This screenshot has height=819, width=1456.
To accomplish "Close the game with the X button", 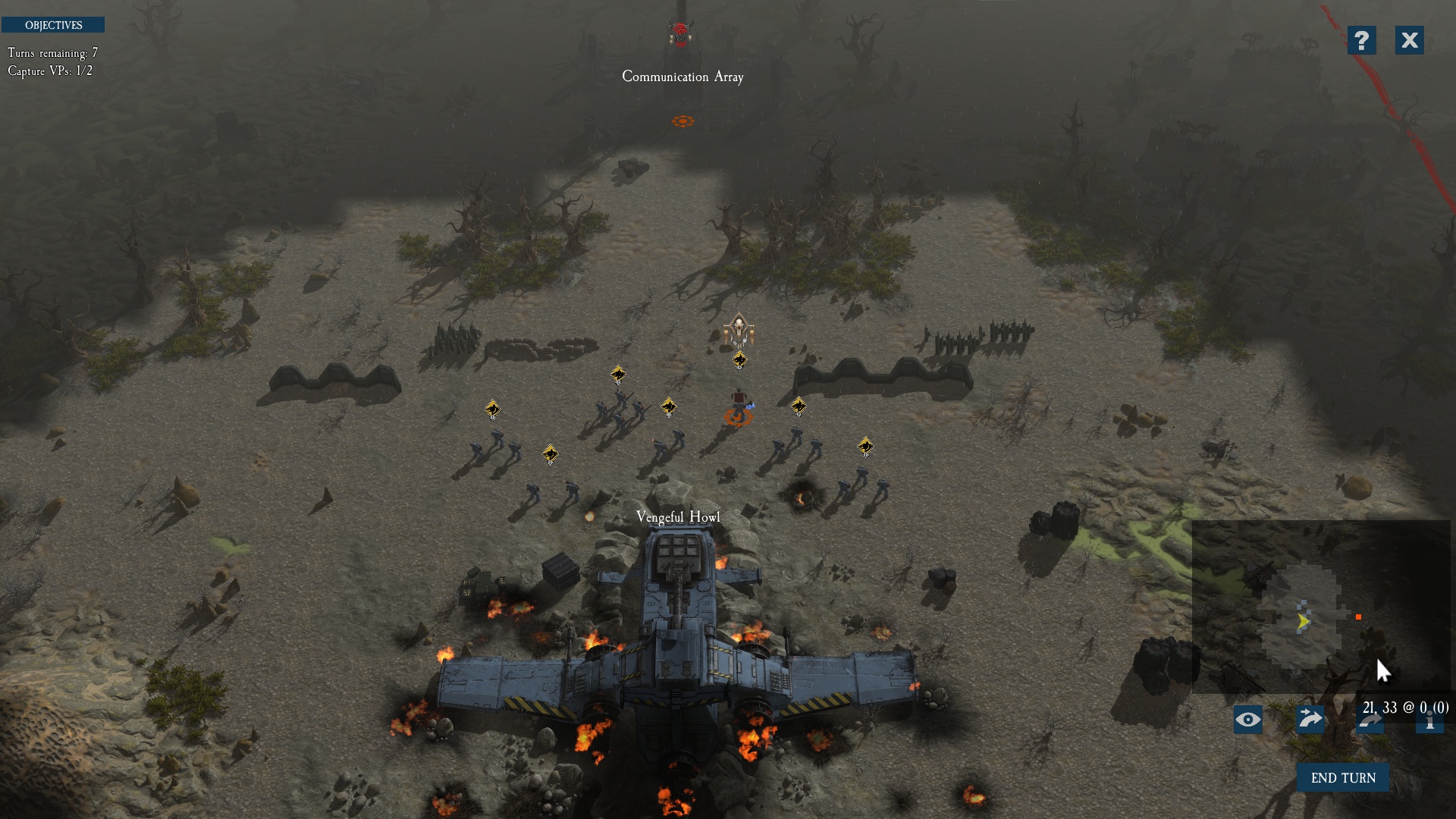I will point(1409,40).
